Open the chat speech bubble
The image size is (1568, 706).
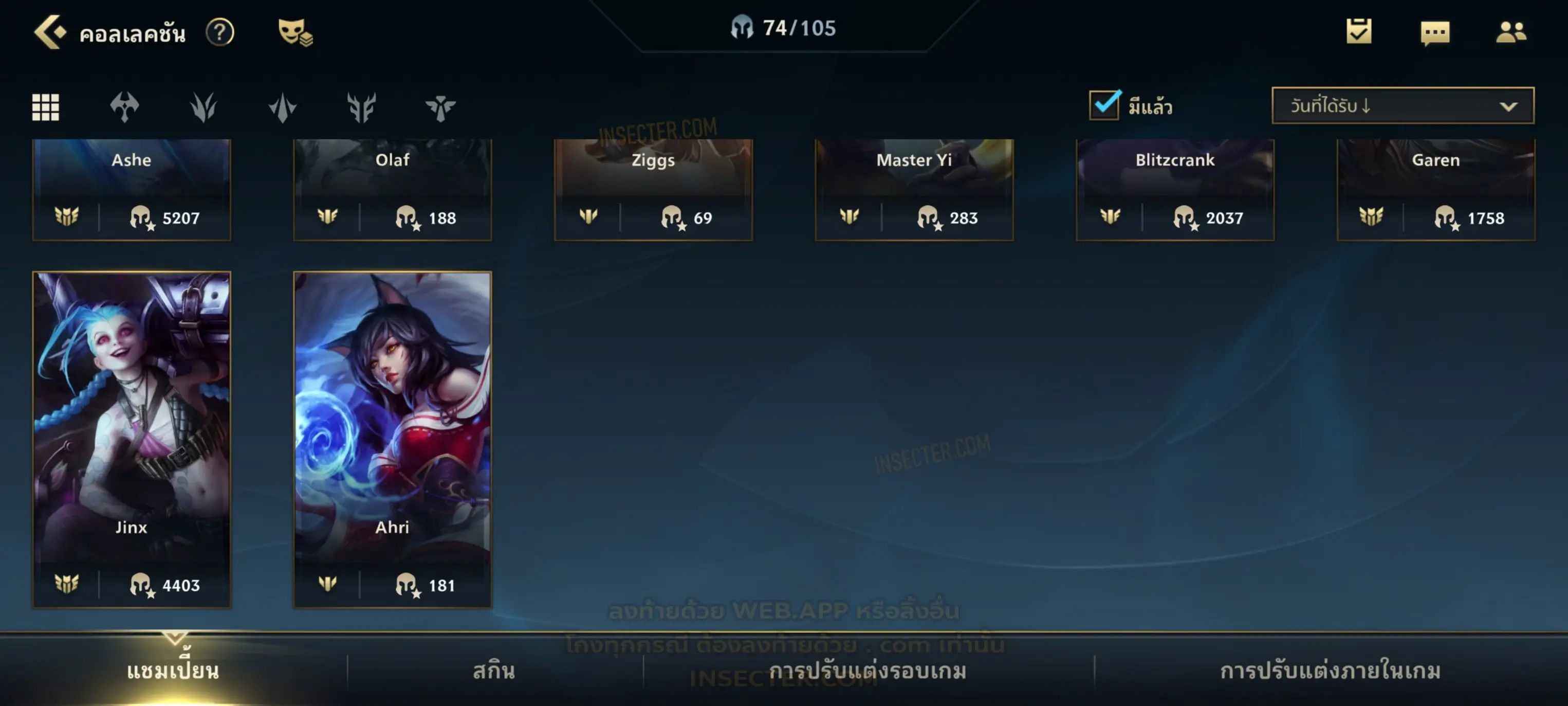point(1435,33)
